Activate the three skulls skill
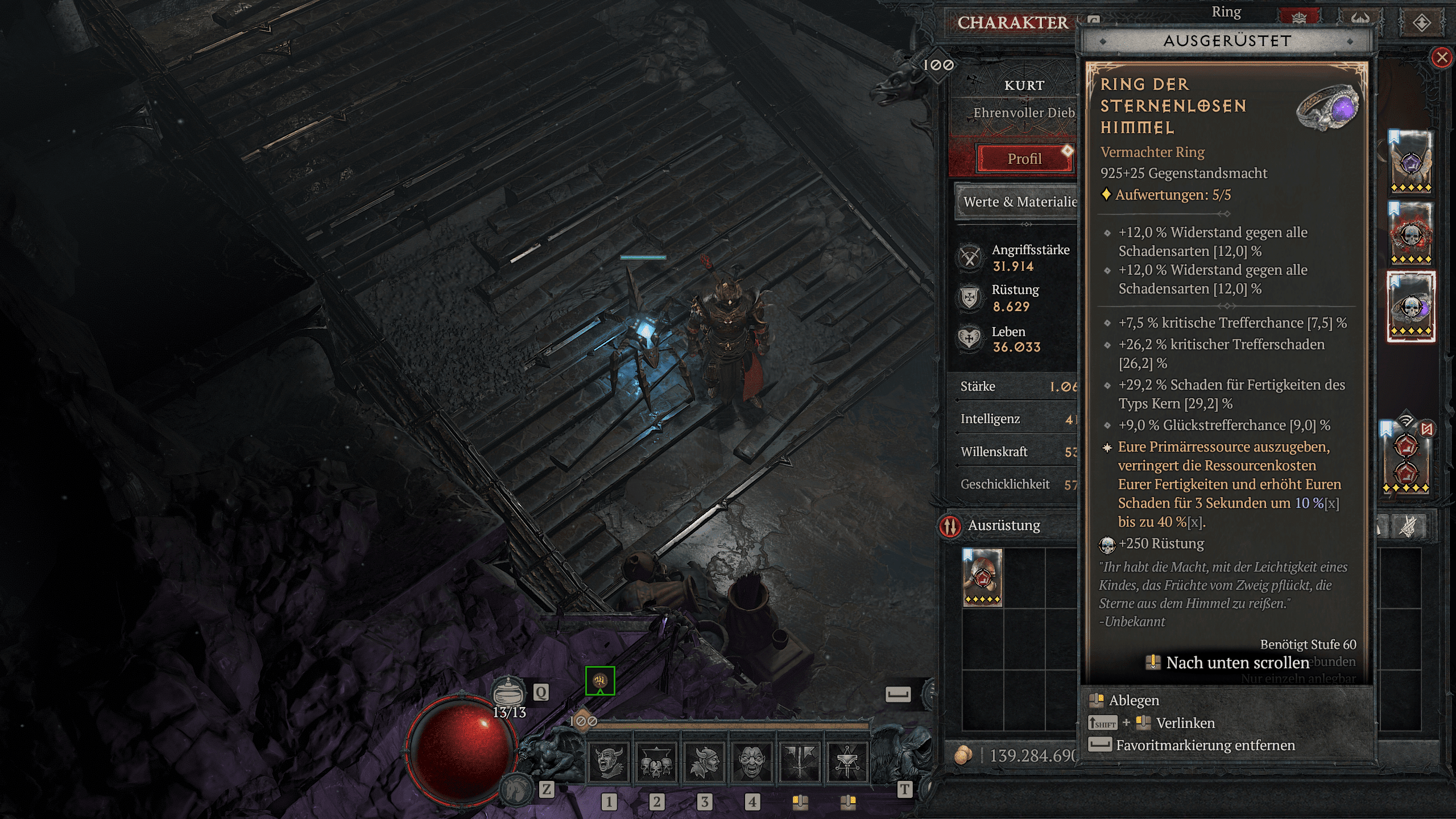This screenshot has width=1456, height=819. [x=656, y=762]
